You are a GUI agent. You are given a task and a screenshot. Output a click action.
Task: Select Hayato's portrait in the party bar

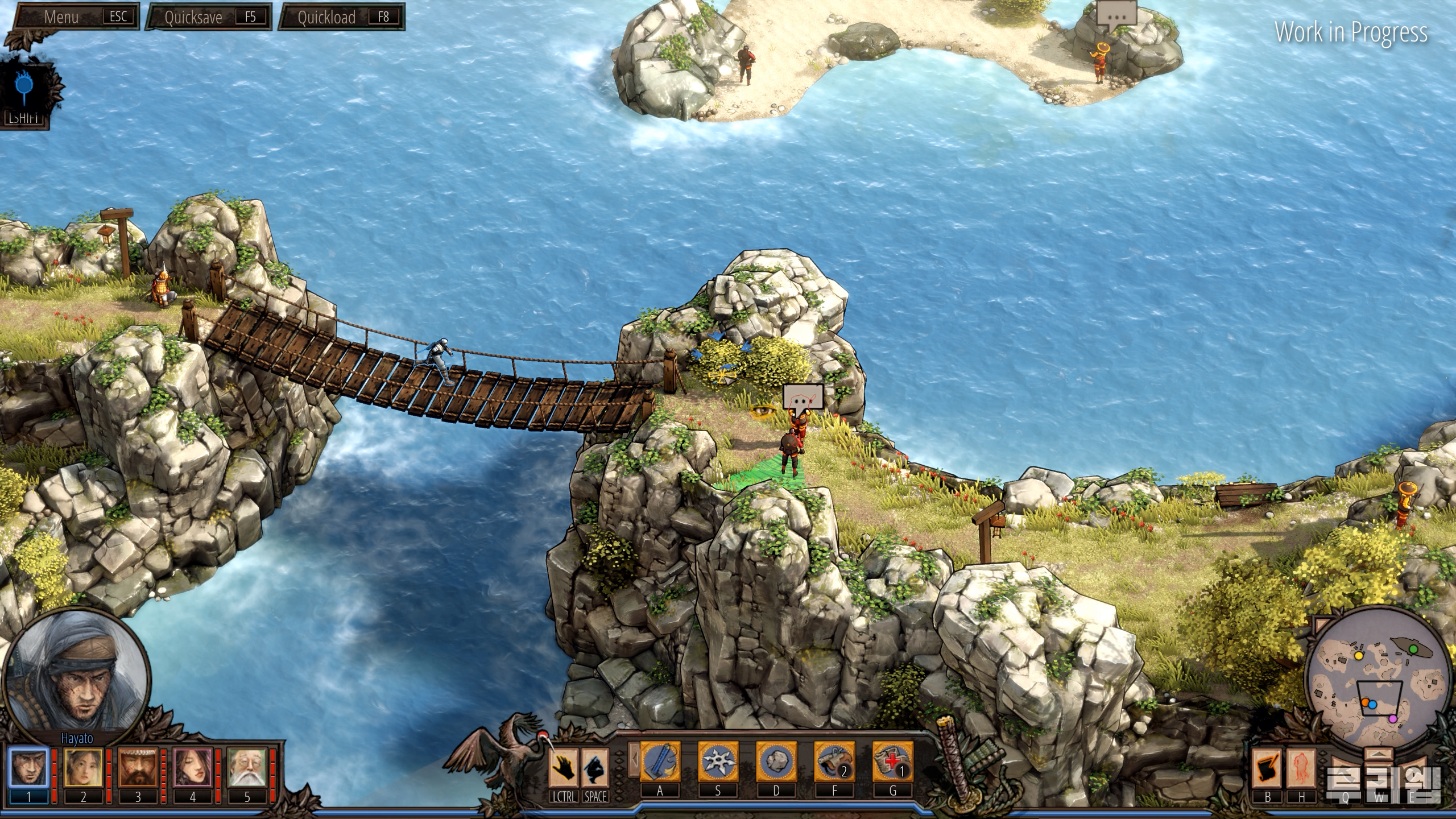tap(28, 767)
